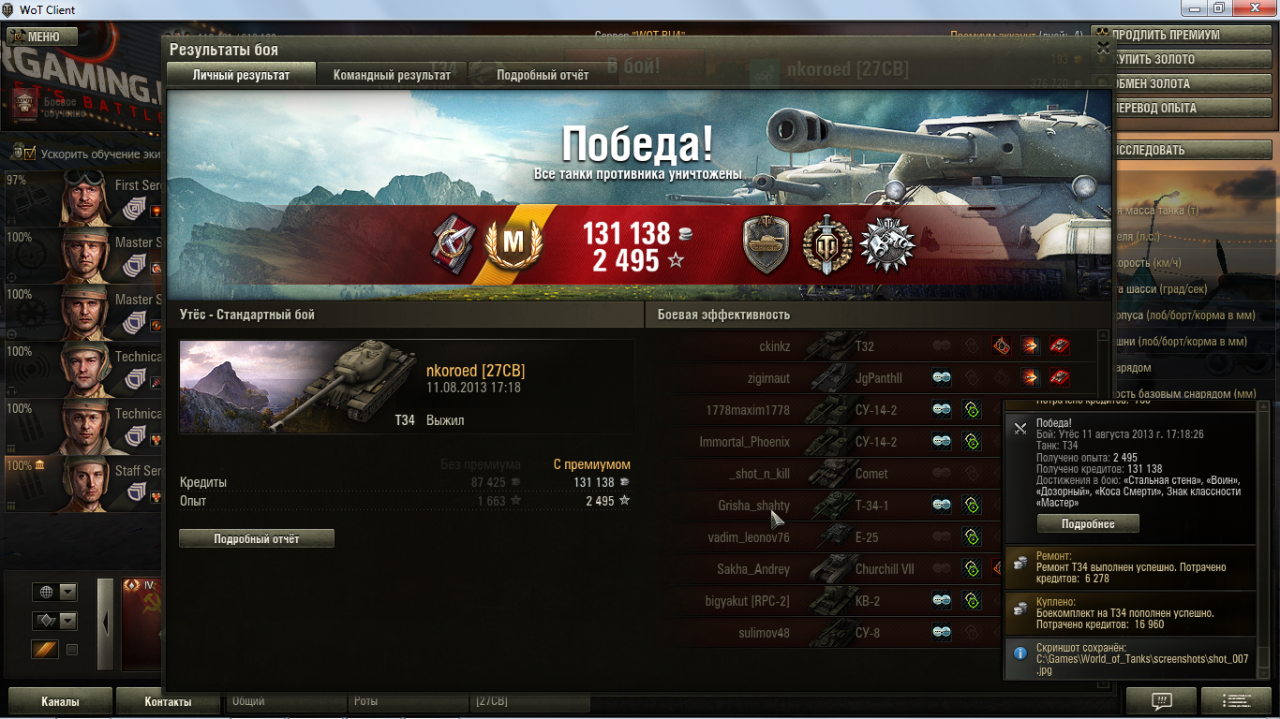Open the Каналы chat button

(x=60, y=701)
